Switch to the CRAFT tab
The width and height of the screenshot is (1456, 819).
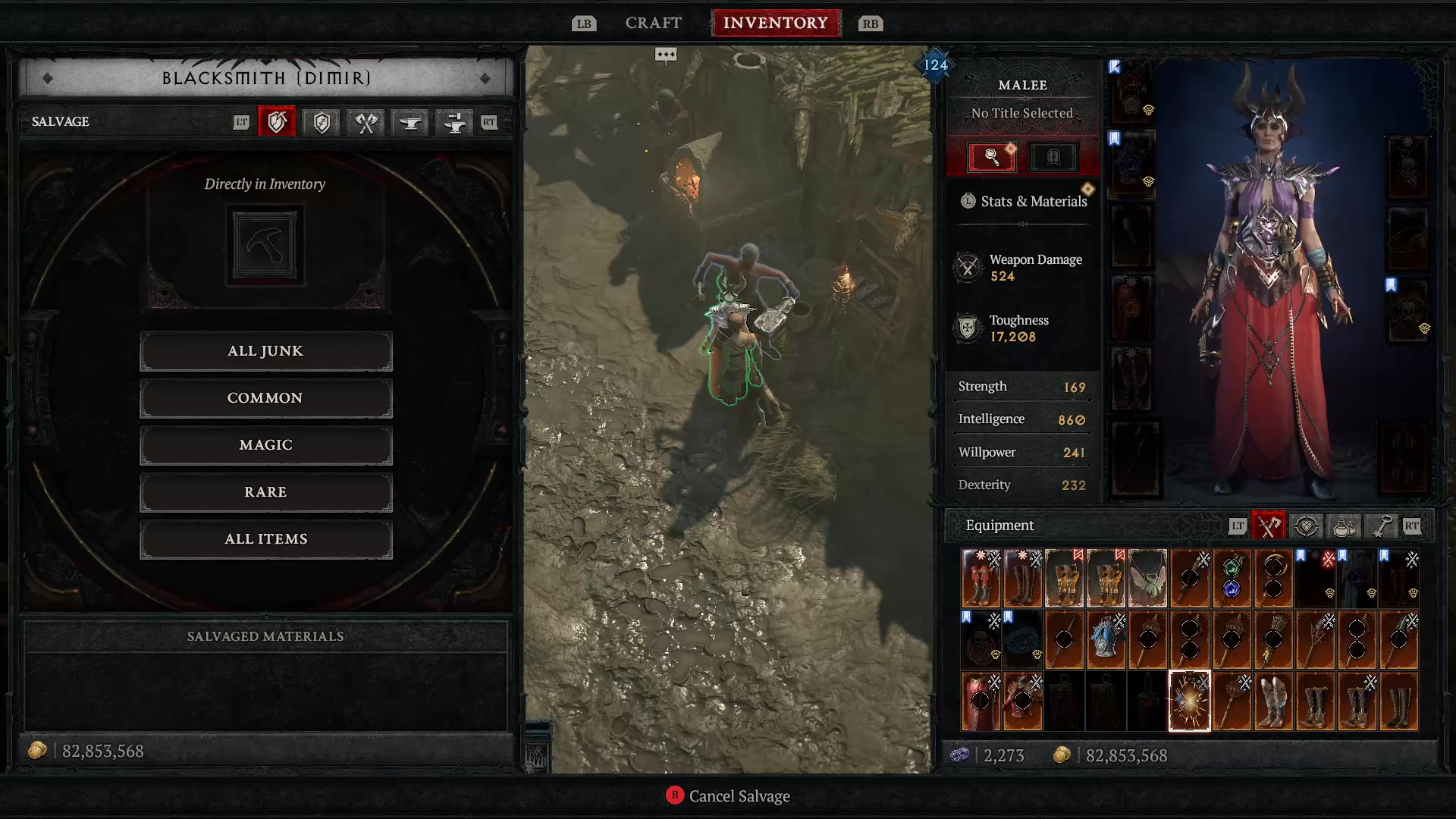pyautogui.click(x=653, y=22)
